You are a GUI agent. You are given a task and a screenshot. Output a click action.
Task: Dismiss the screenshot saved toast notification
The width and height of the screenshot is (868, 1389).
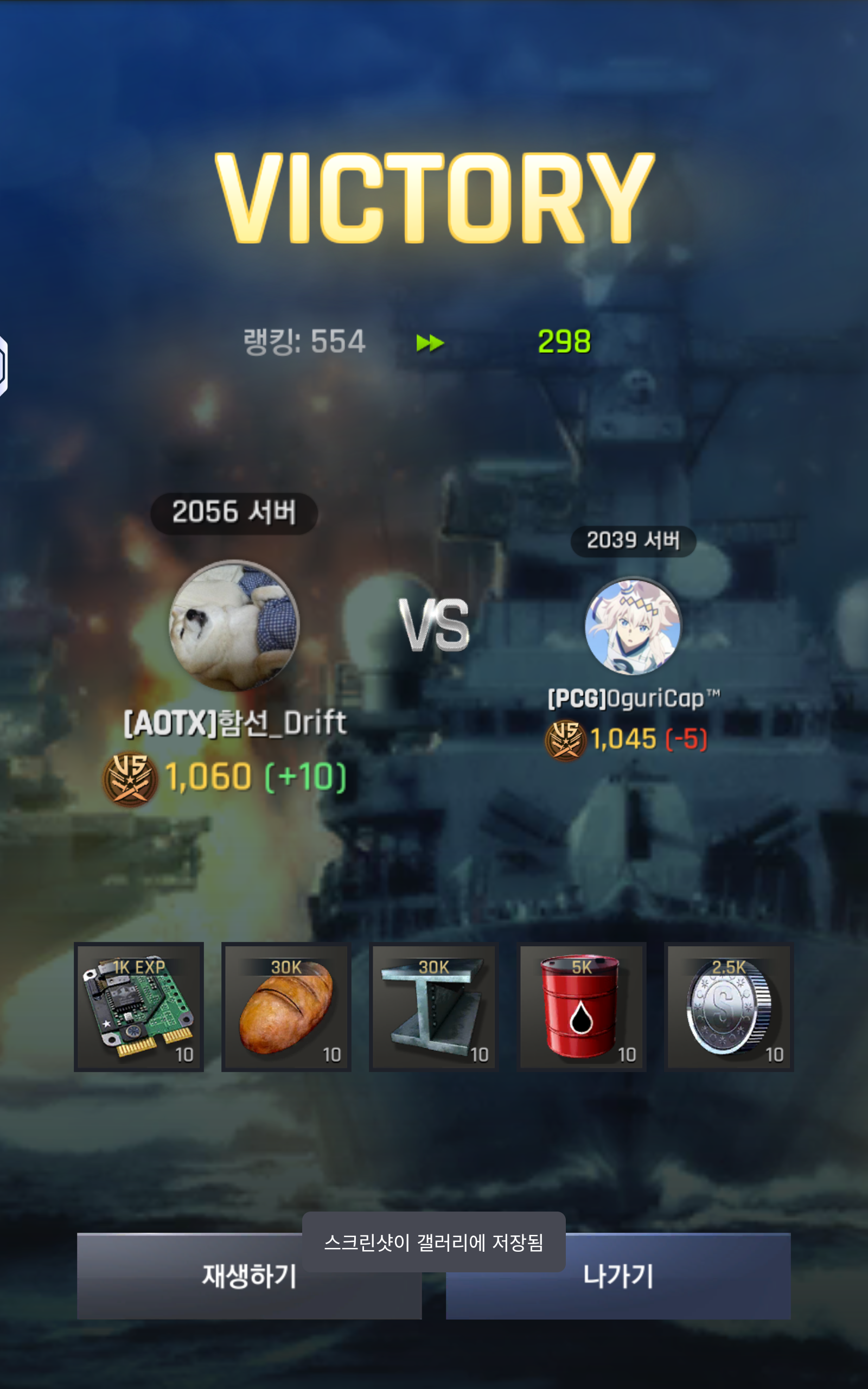pyautogui.click(x=434, y=1242)
